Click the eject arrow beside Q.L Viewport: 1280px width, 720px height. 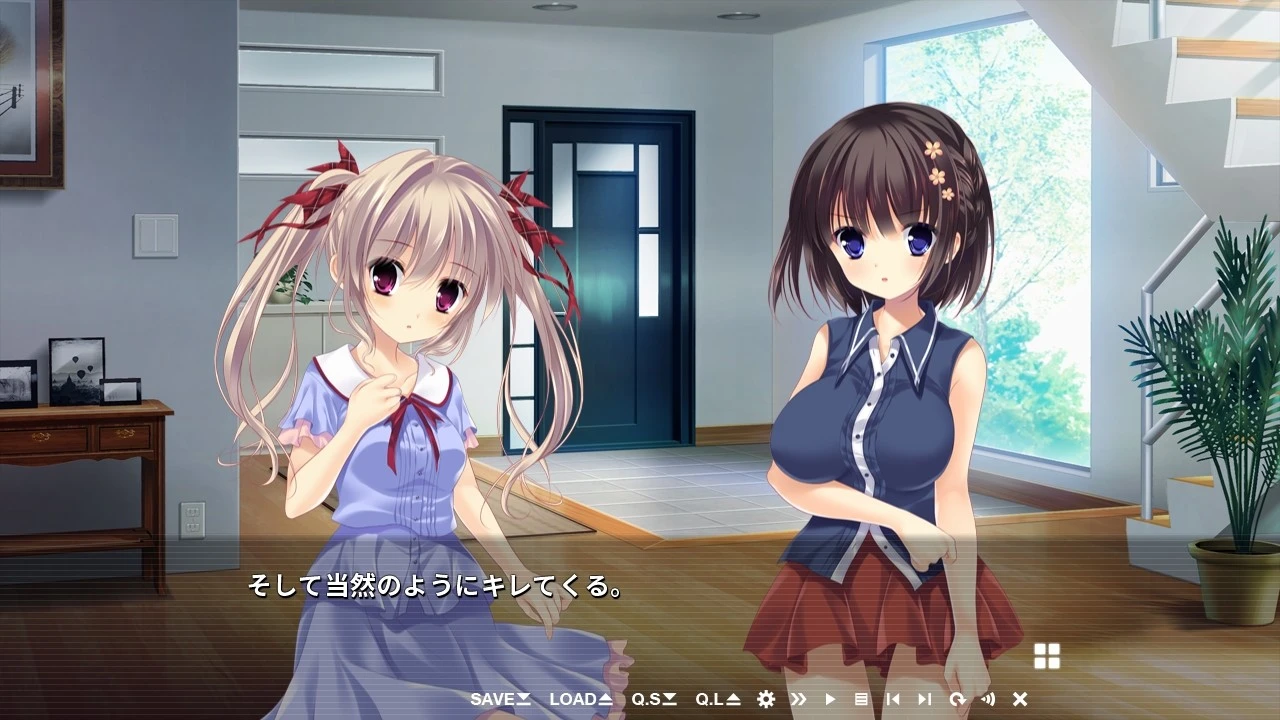point(733,700)
